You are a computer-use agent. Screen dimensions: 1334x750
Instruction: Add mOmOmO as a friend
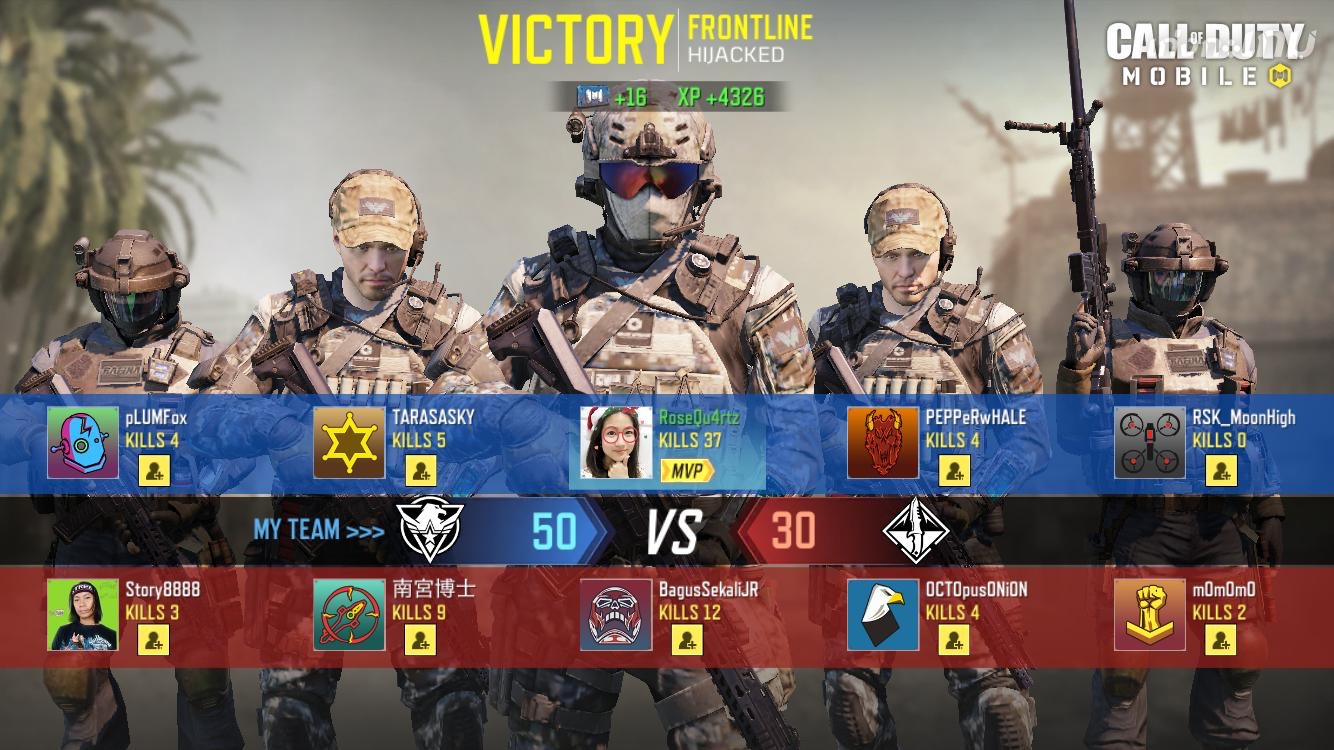1221,640
